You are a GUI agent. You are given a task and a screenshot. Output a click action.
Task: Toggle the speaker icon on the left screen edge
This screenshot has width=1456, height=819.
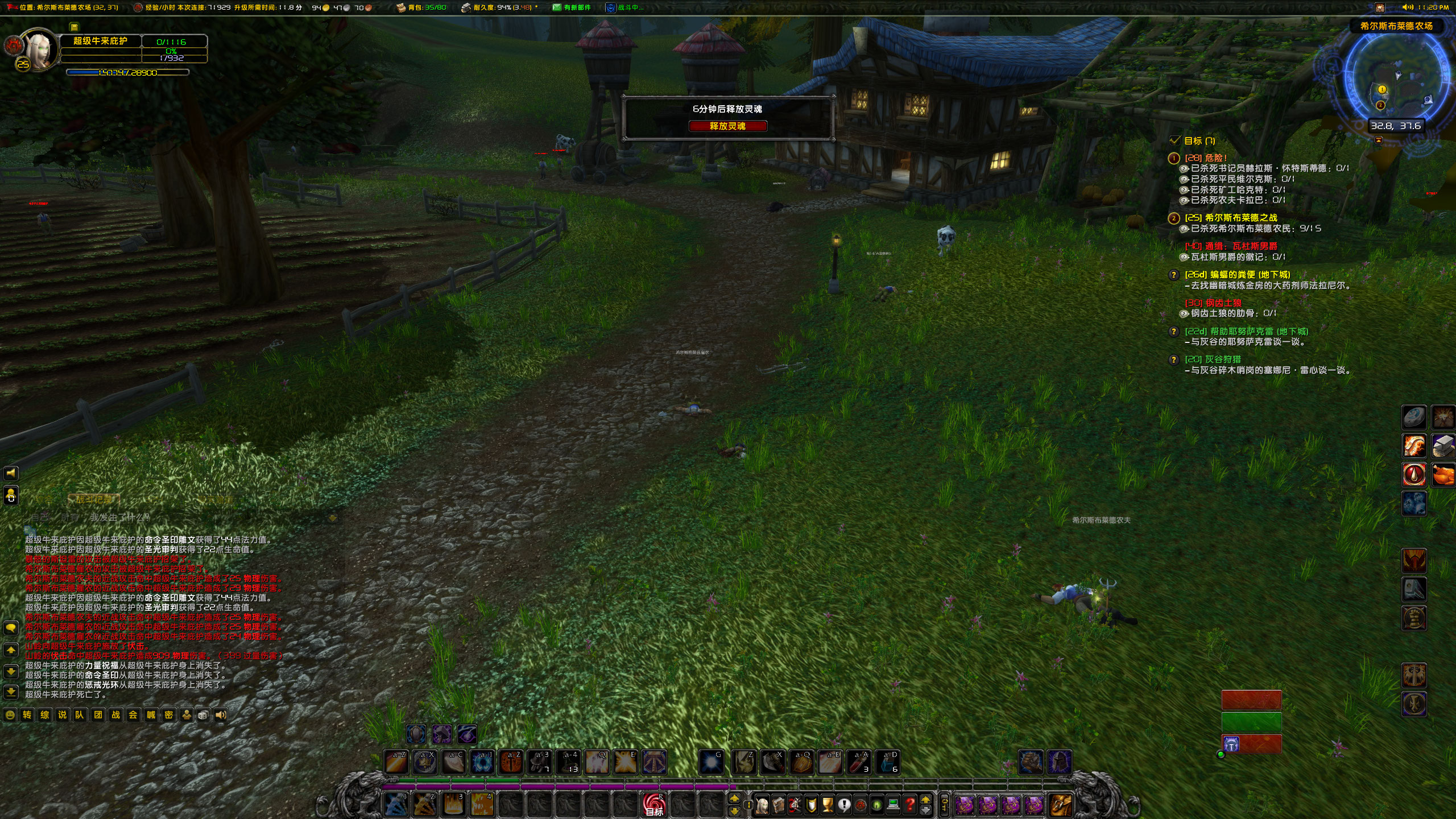pos(11,473)
